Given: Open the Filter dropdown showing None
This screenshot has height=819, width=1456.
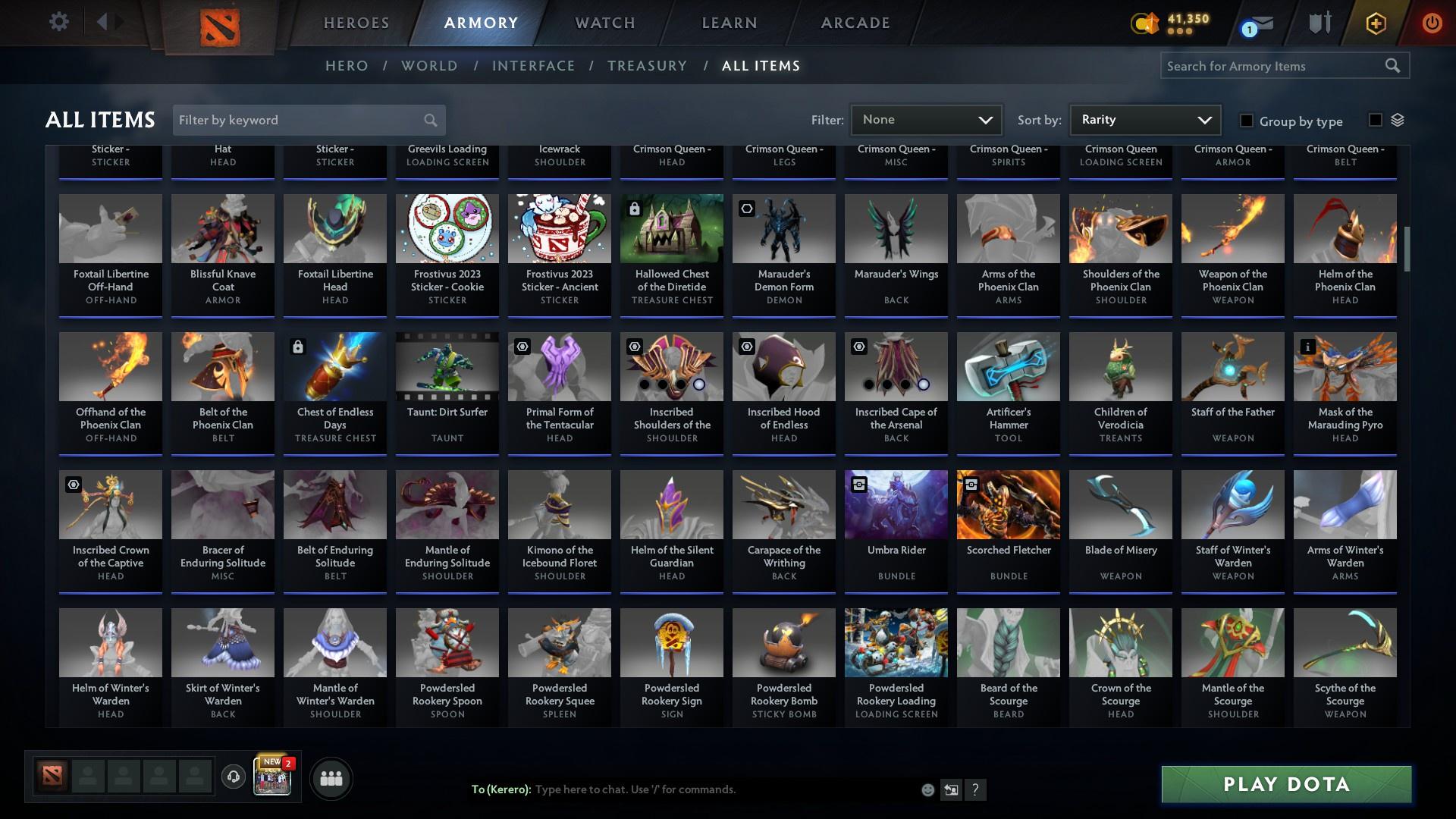Looking at the screenshot, I should (x=926, y=119).
